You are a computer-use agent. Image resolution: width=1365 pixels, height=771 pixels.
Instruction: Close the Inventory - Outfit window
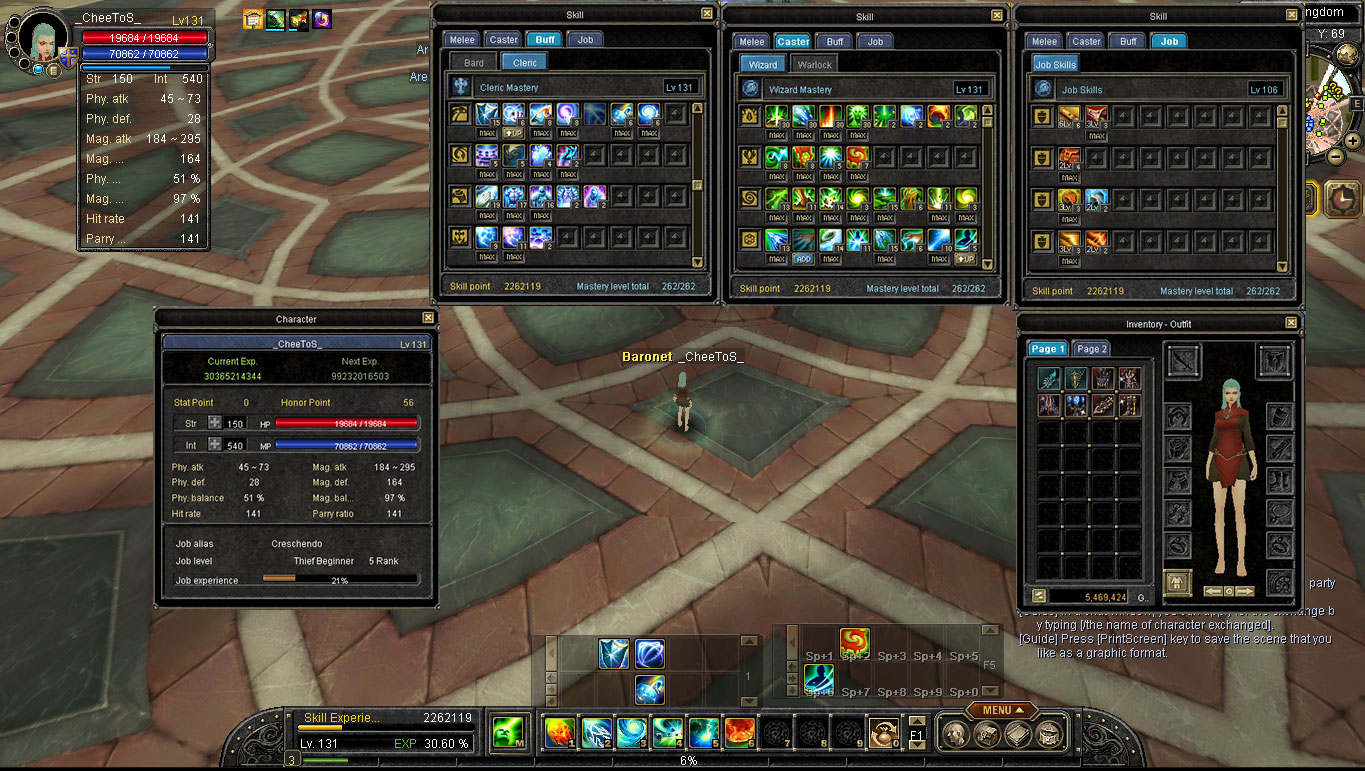pos(1291,323)
